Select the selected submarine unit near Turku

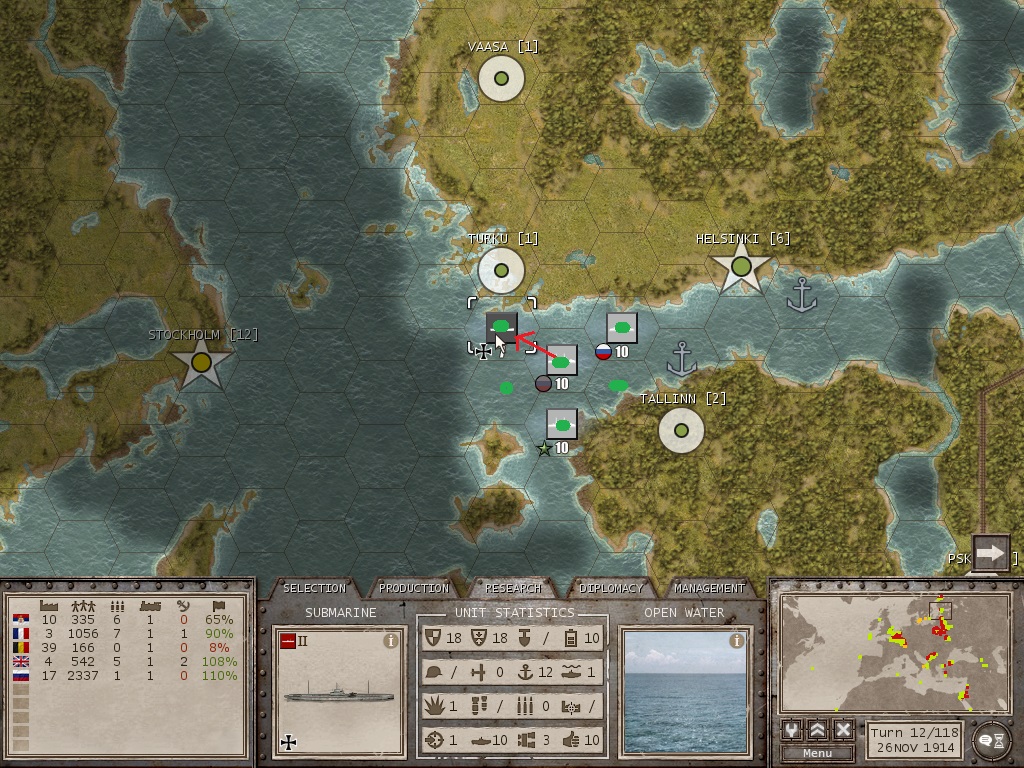(502, 326)
